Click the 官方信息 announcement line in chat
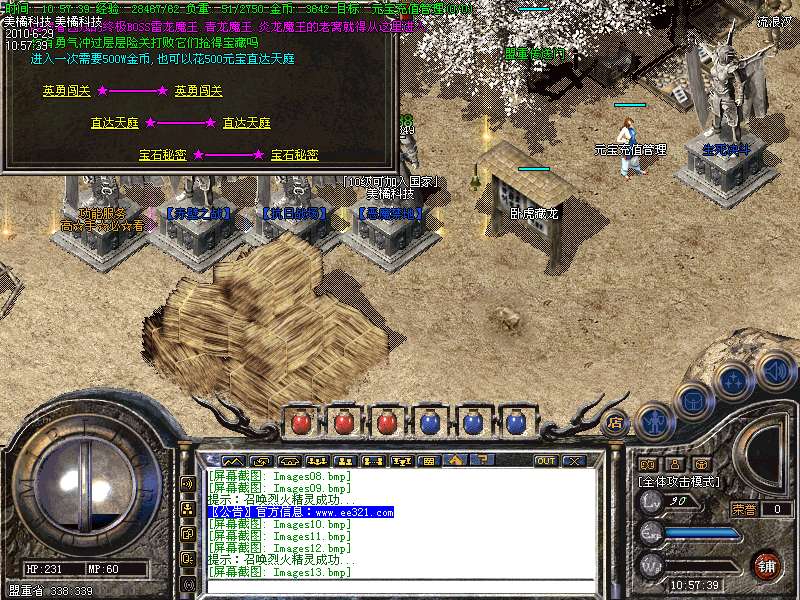Image resolution: width=800 pixels, height=600 pixels. (300, 512)
